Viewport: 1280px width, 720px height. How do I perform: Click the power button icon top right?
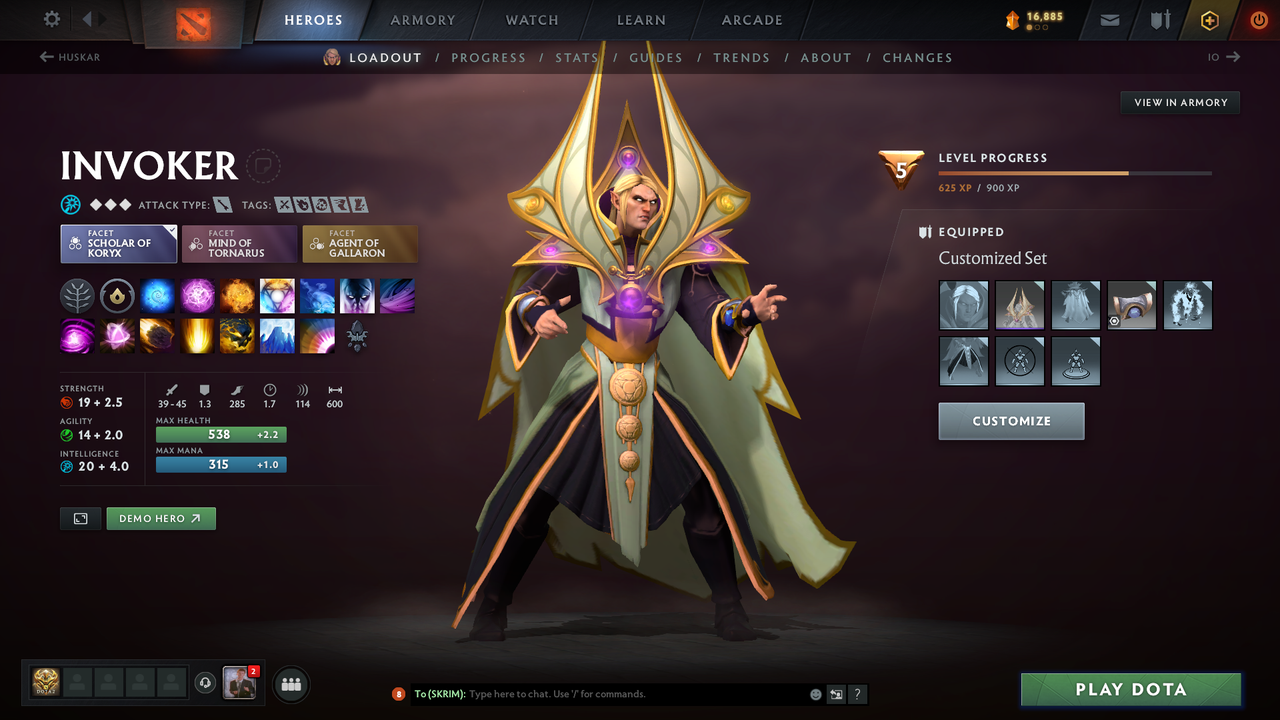coord(1258,19)
